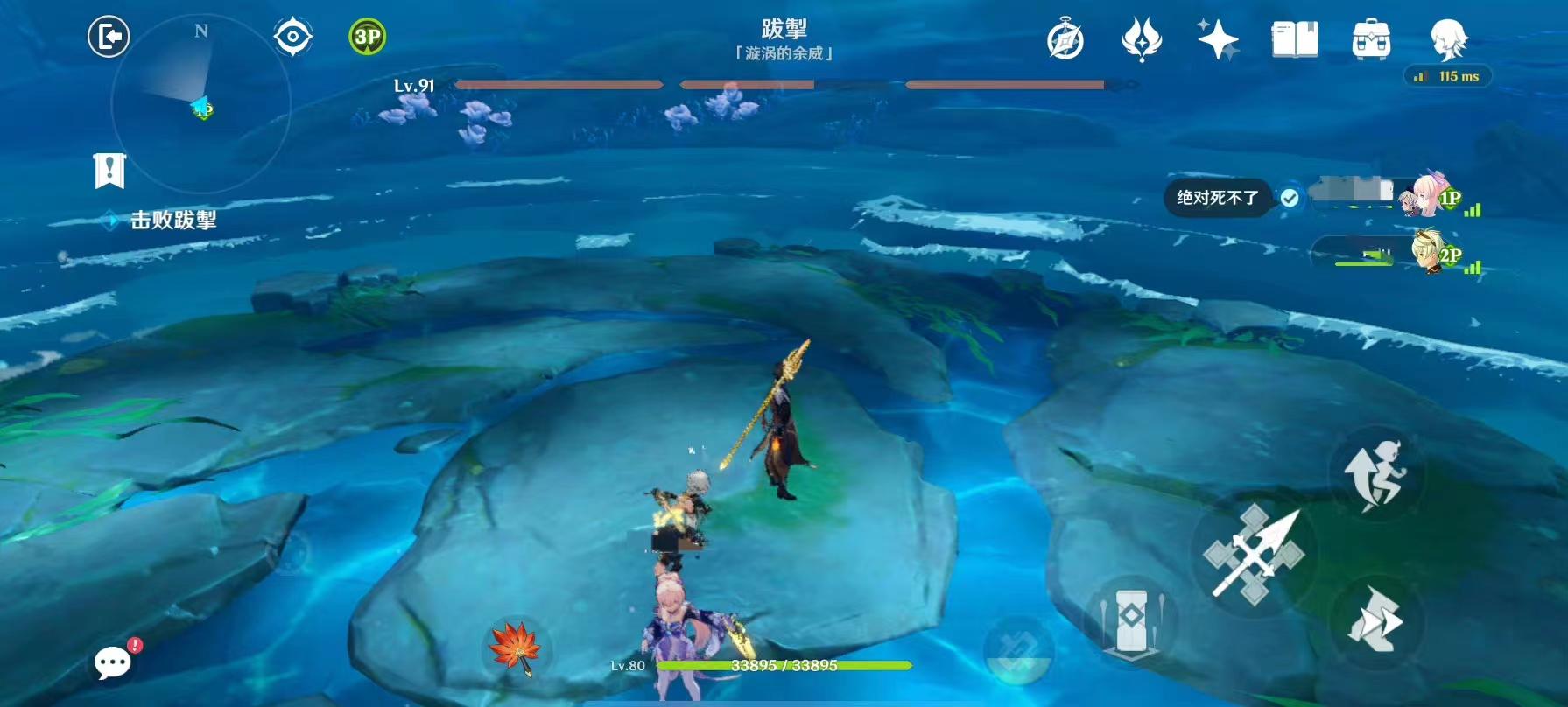Open the four-point star wish icon
1568x707 pixels.
1217,40
